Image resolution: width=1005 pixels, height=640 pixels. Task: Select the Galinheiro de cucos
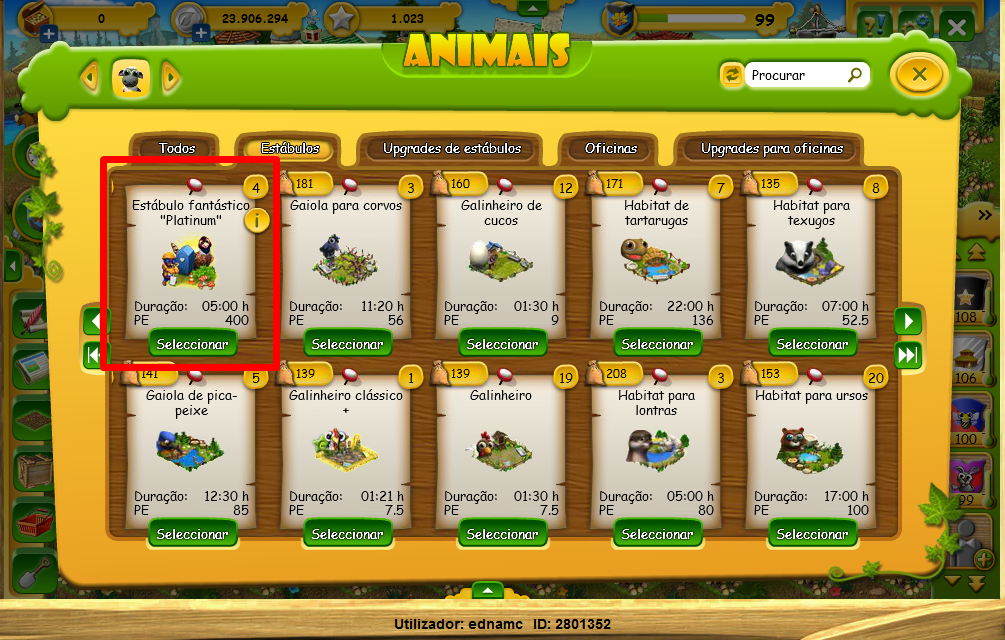coord(503,344)
